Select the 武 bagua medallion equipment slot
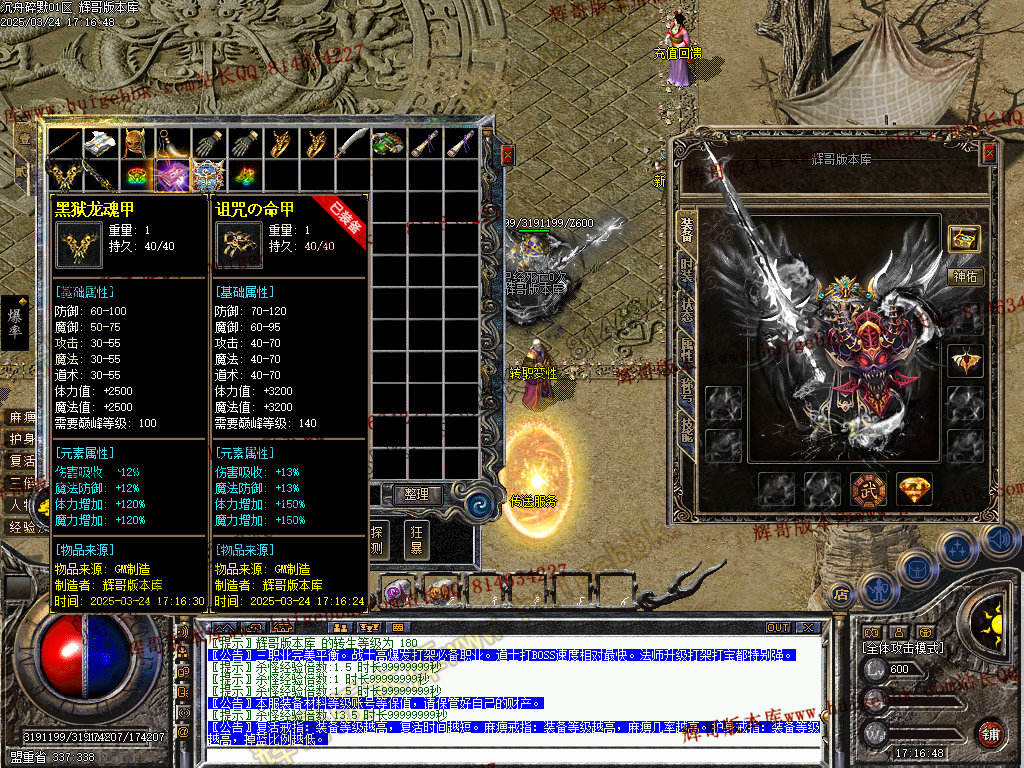1024x768 pixels. click(x=868, y=489)
